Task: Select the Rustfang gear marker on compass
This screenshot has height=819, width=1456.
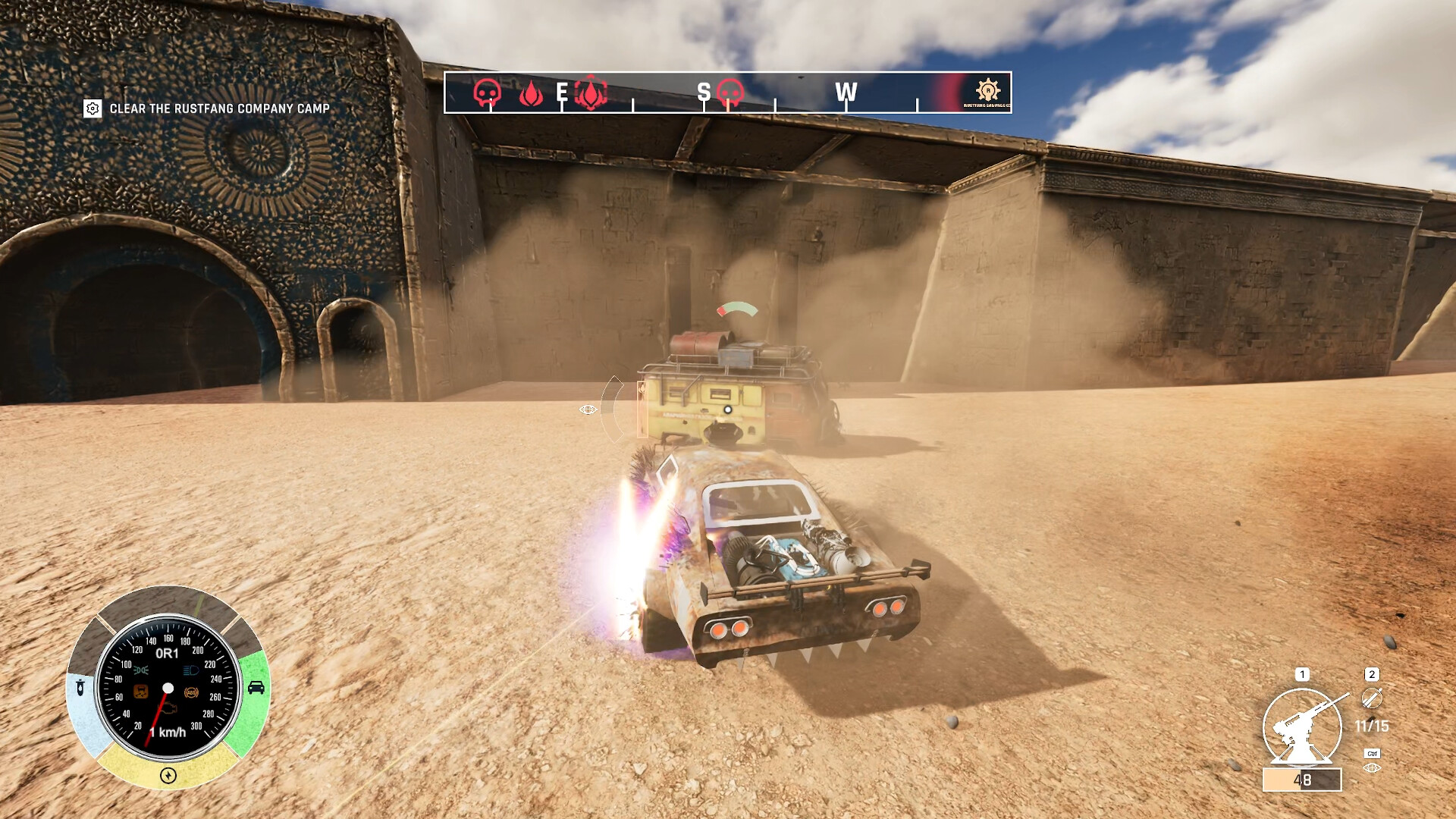Action: [x=987, y=90]
